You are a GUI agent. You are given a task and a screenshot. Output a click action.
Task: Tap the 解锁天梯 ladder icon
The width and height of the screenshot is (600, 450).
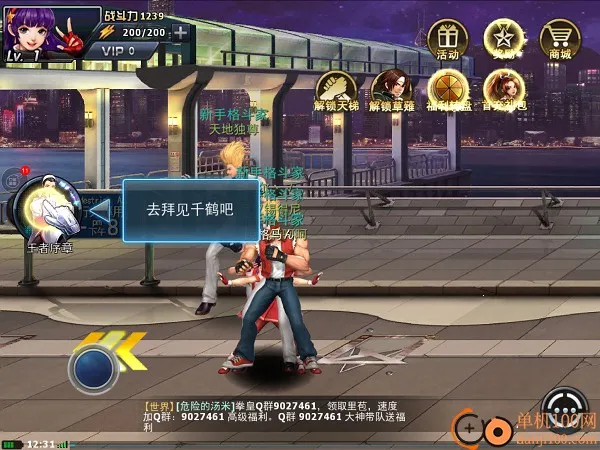pos(335,89)
